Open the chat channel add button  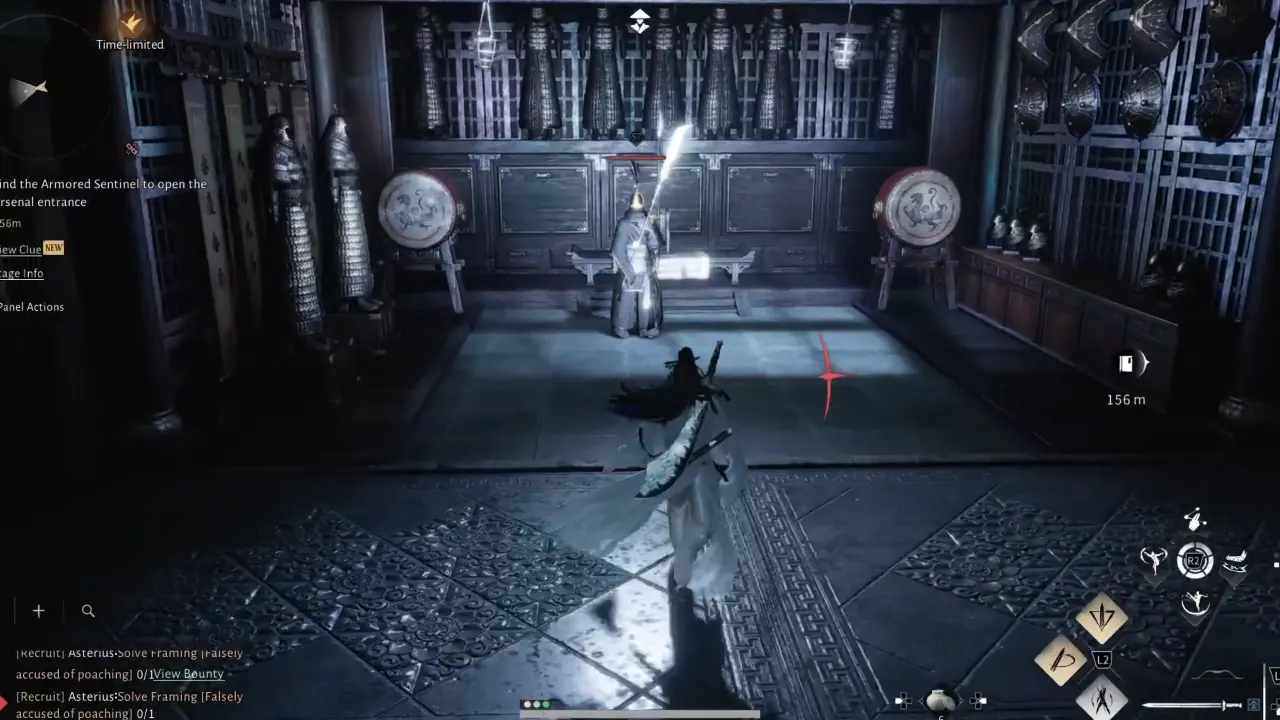tap(38, 610)
